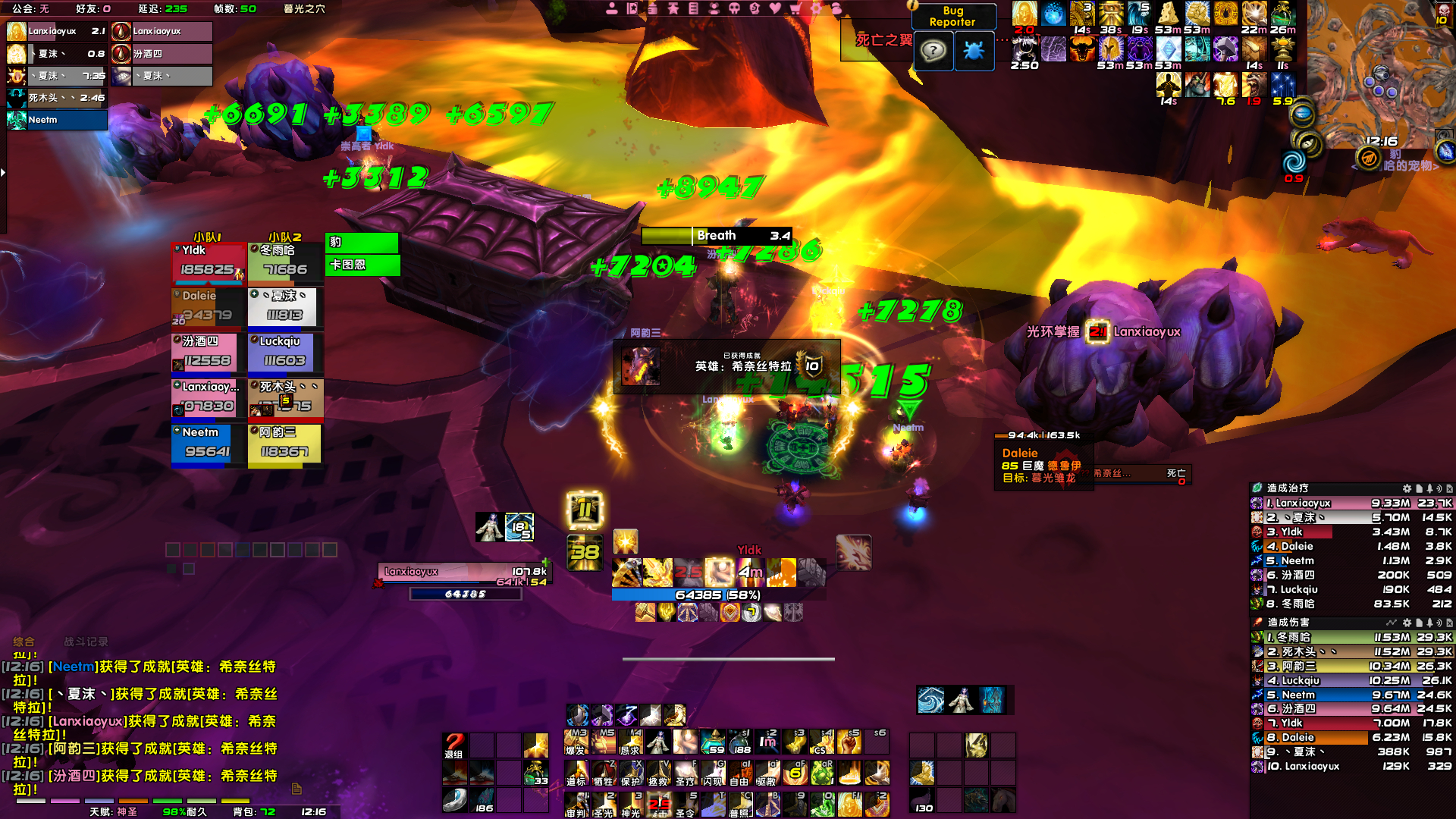Open the Bug Reporter beetle button
The height and width of the screenshot is (819, 1456).
point(974,52)
